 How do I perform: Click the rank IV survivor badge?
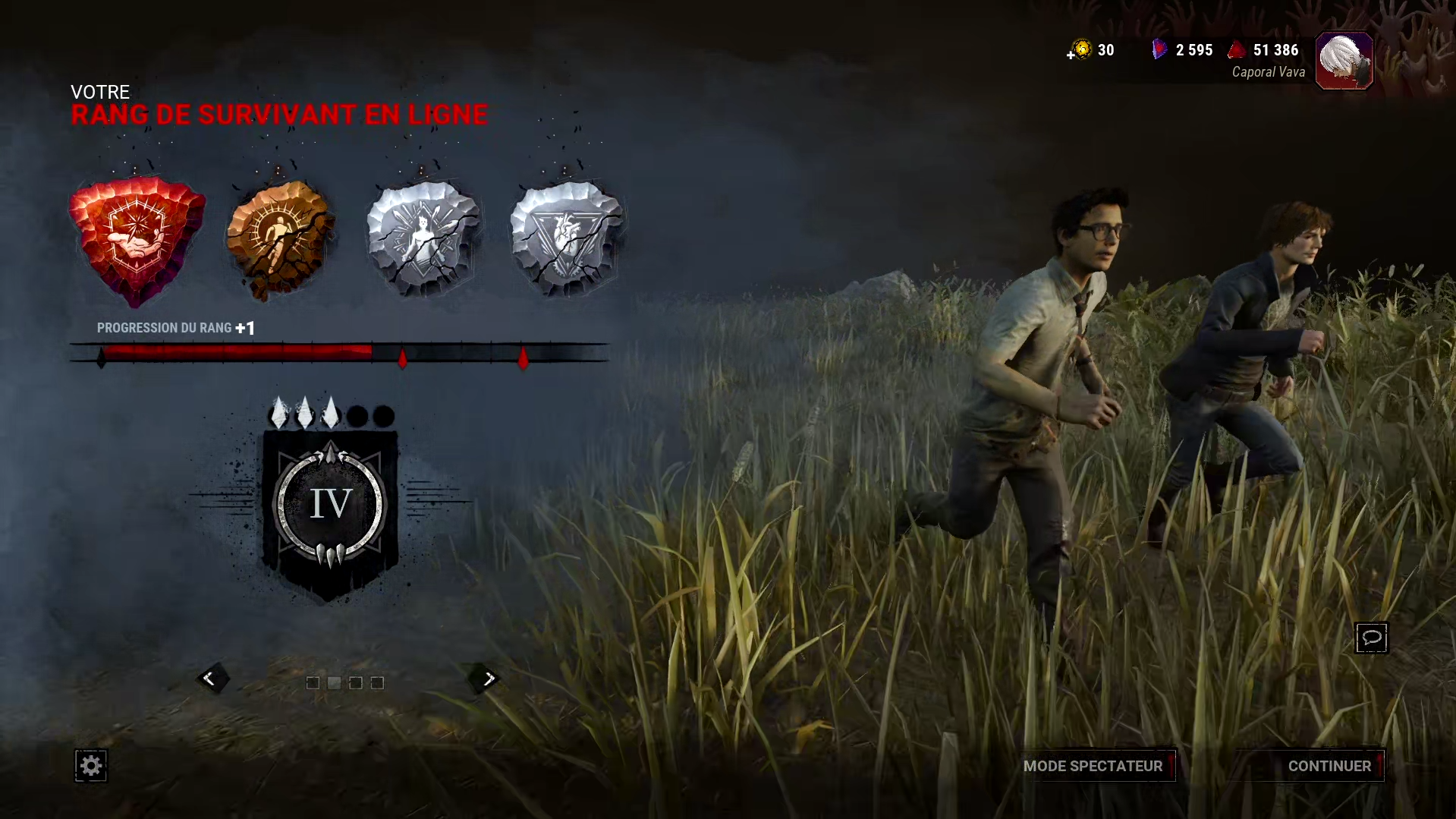[x=330, y=506]
